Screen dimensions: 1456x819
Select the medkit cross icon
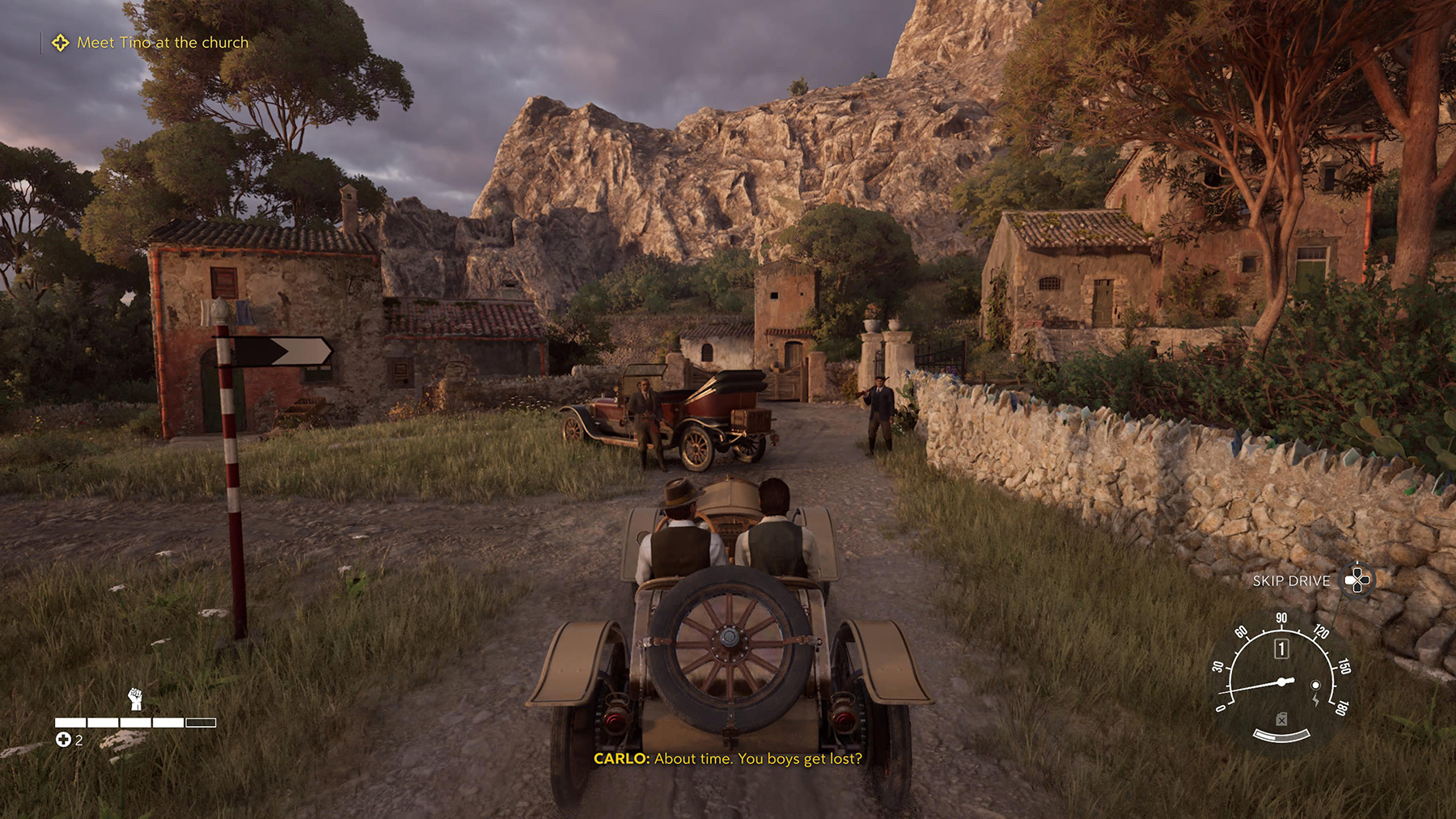63,740
